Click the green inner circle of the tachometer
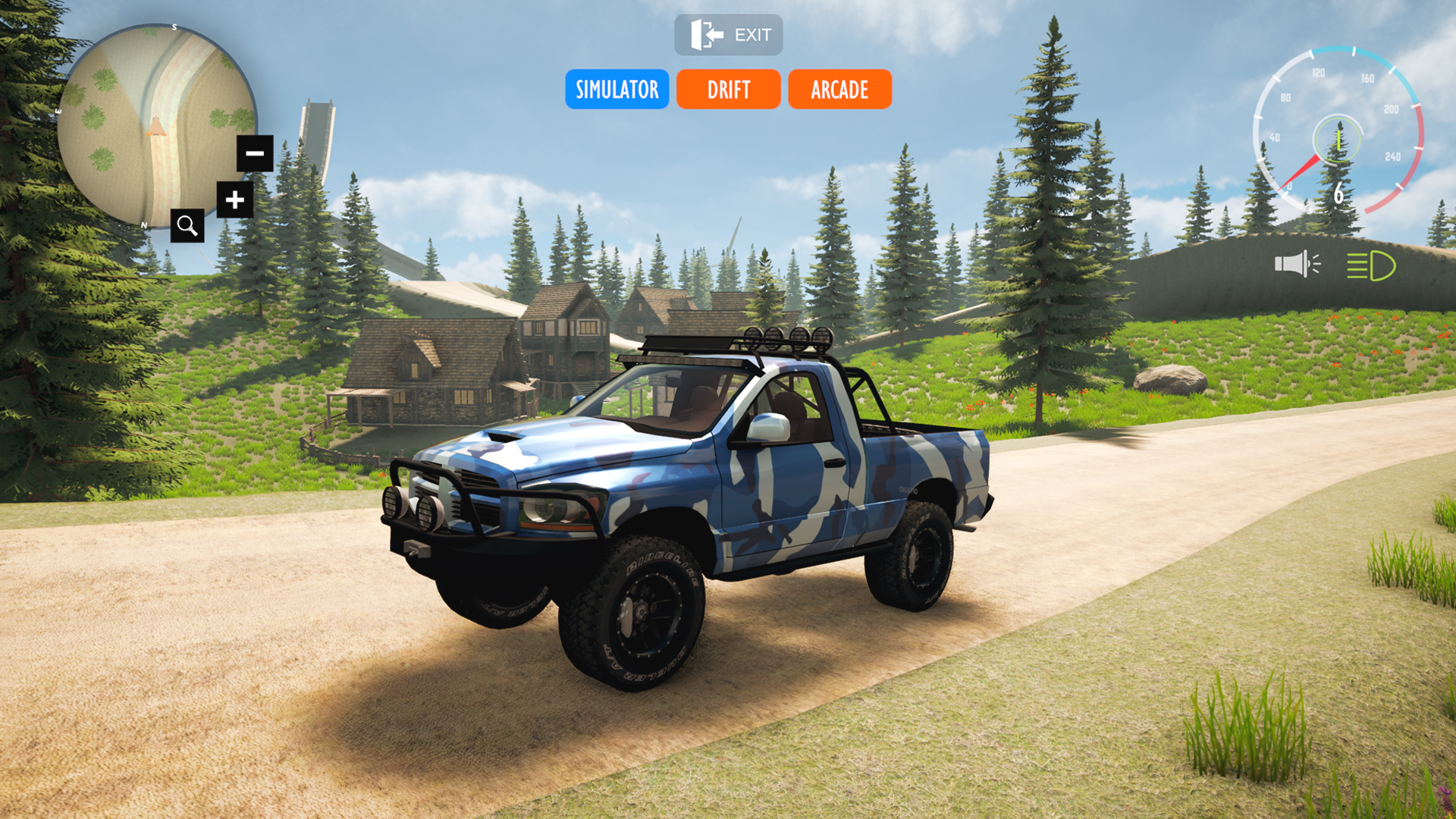Viewport: 1456px width, 819px height. [x=1339, y=141]
